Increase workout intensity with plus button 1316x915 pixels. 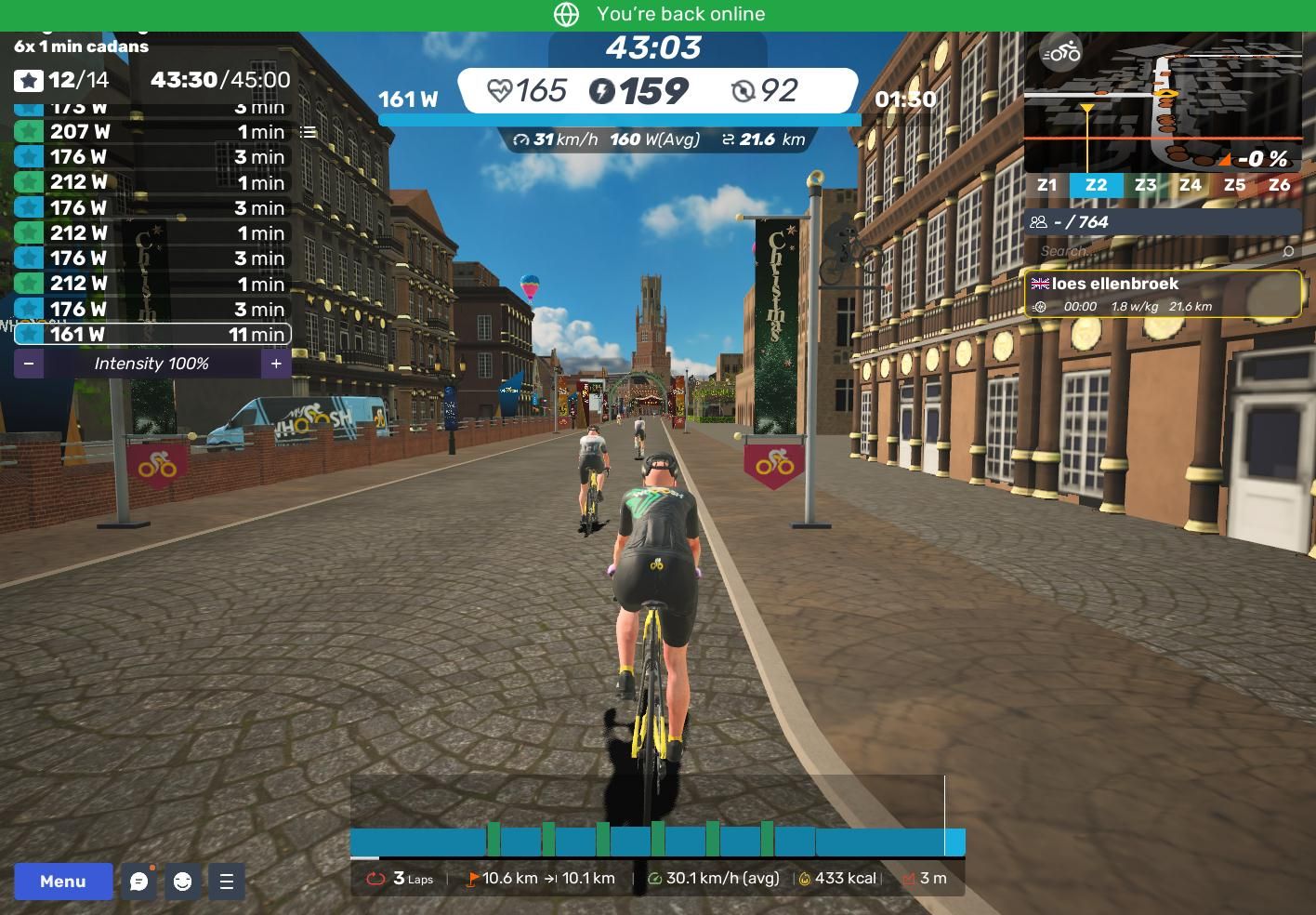(276, 364)
